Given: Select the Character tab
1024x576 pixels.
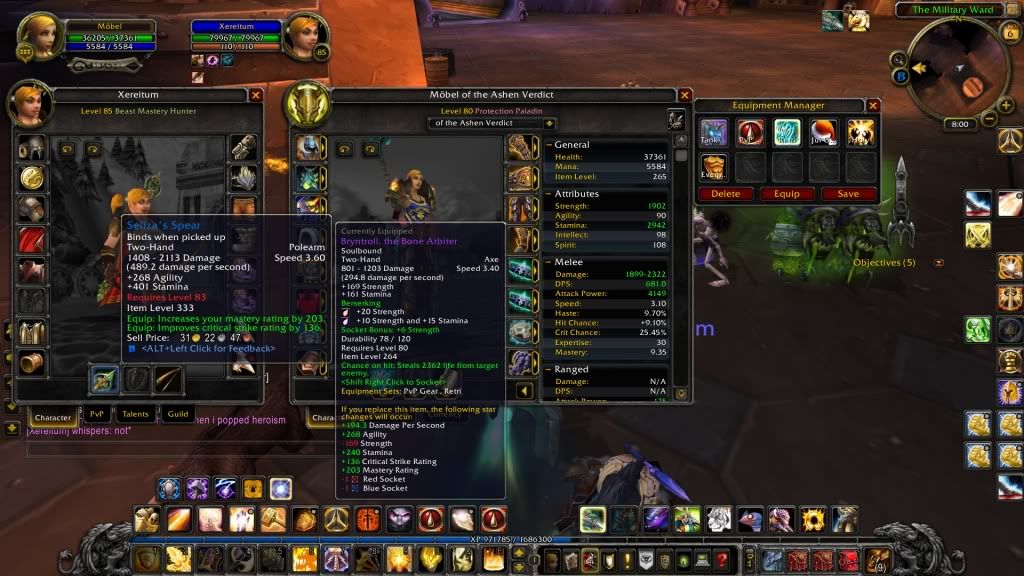Looking at the screenshot, I should 52,416.
